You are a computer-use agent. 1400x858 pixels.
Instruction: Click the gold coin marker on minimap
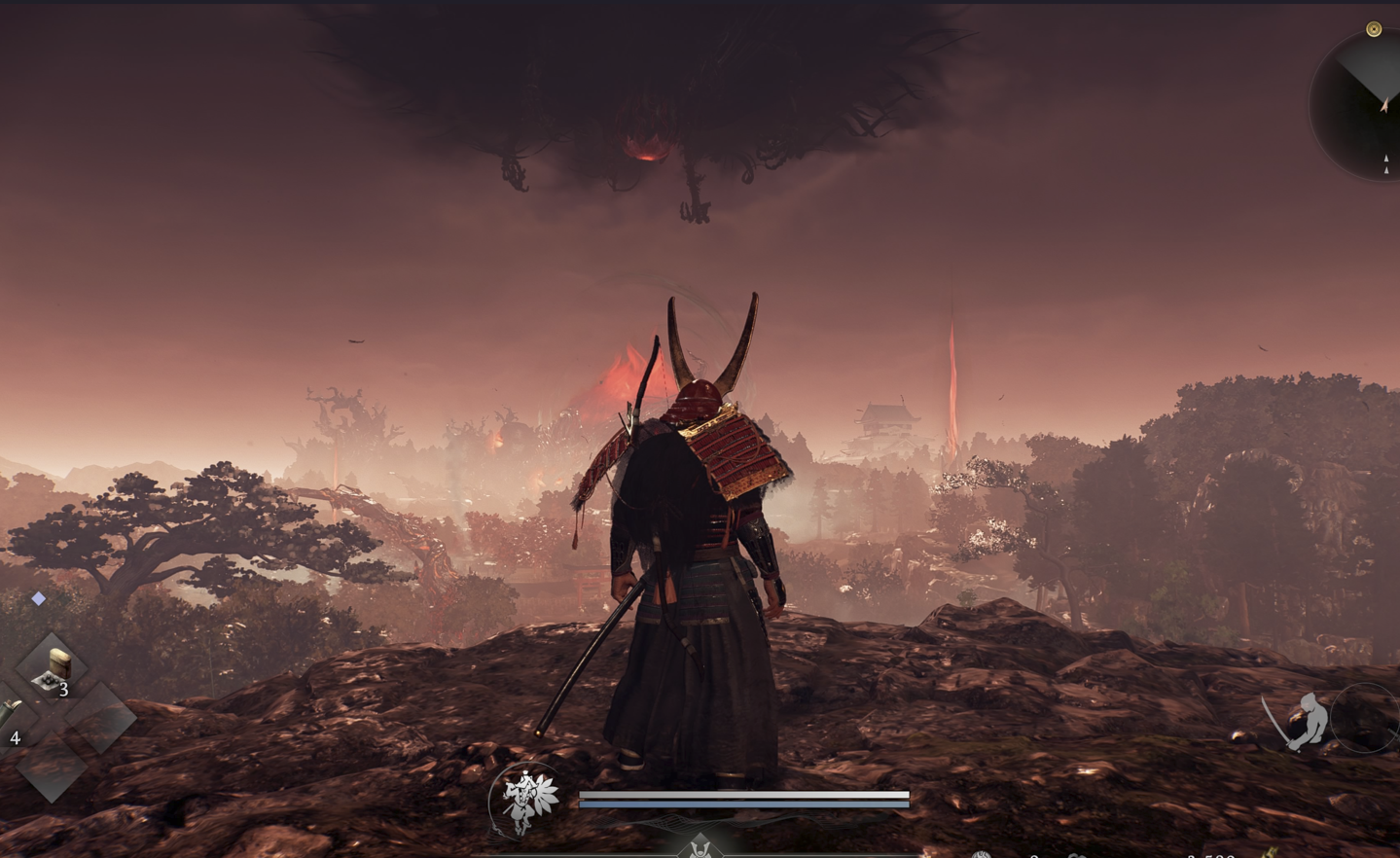tap(1374, 29)
